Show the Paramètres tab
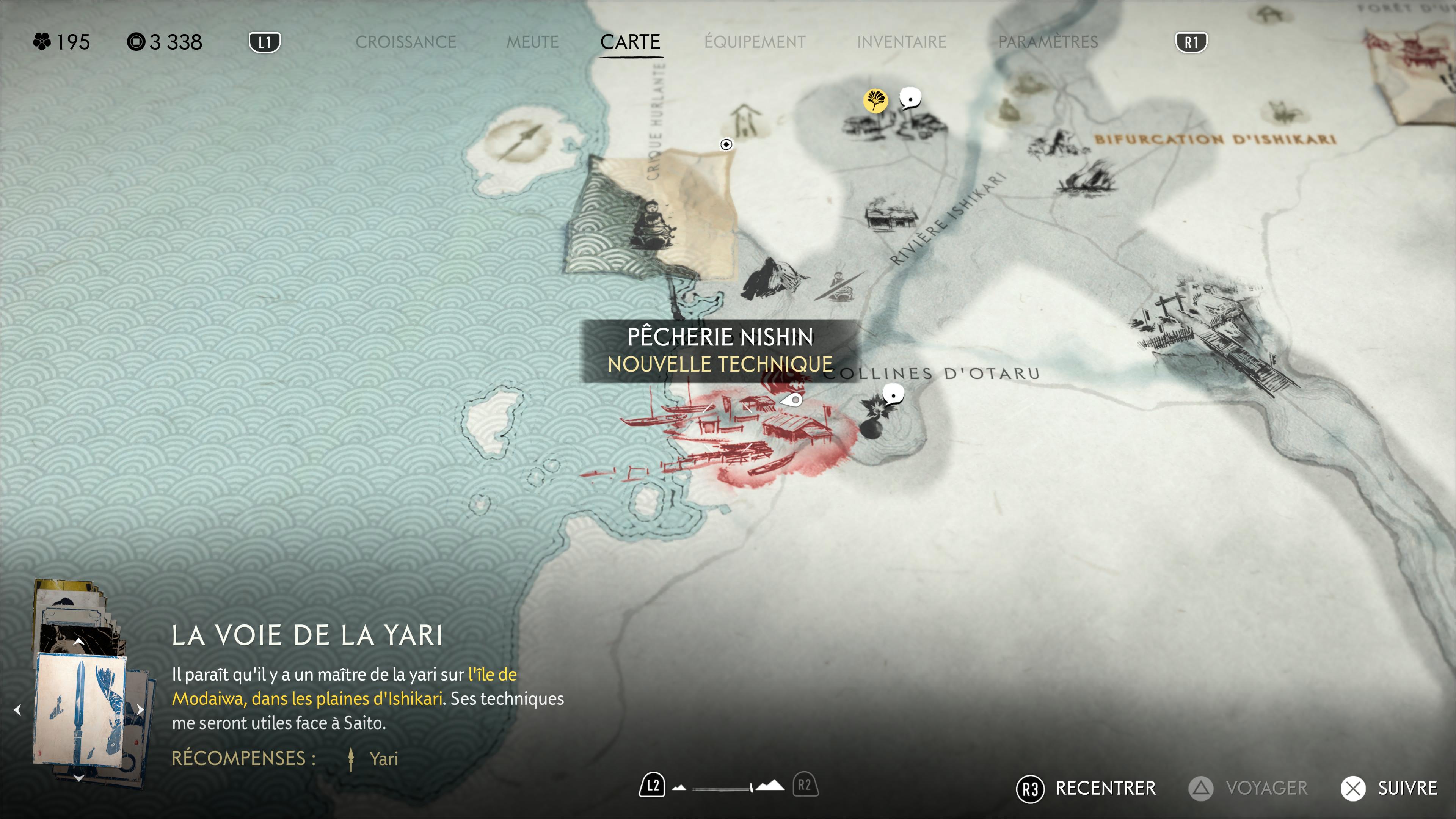 coord(1047,42)
